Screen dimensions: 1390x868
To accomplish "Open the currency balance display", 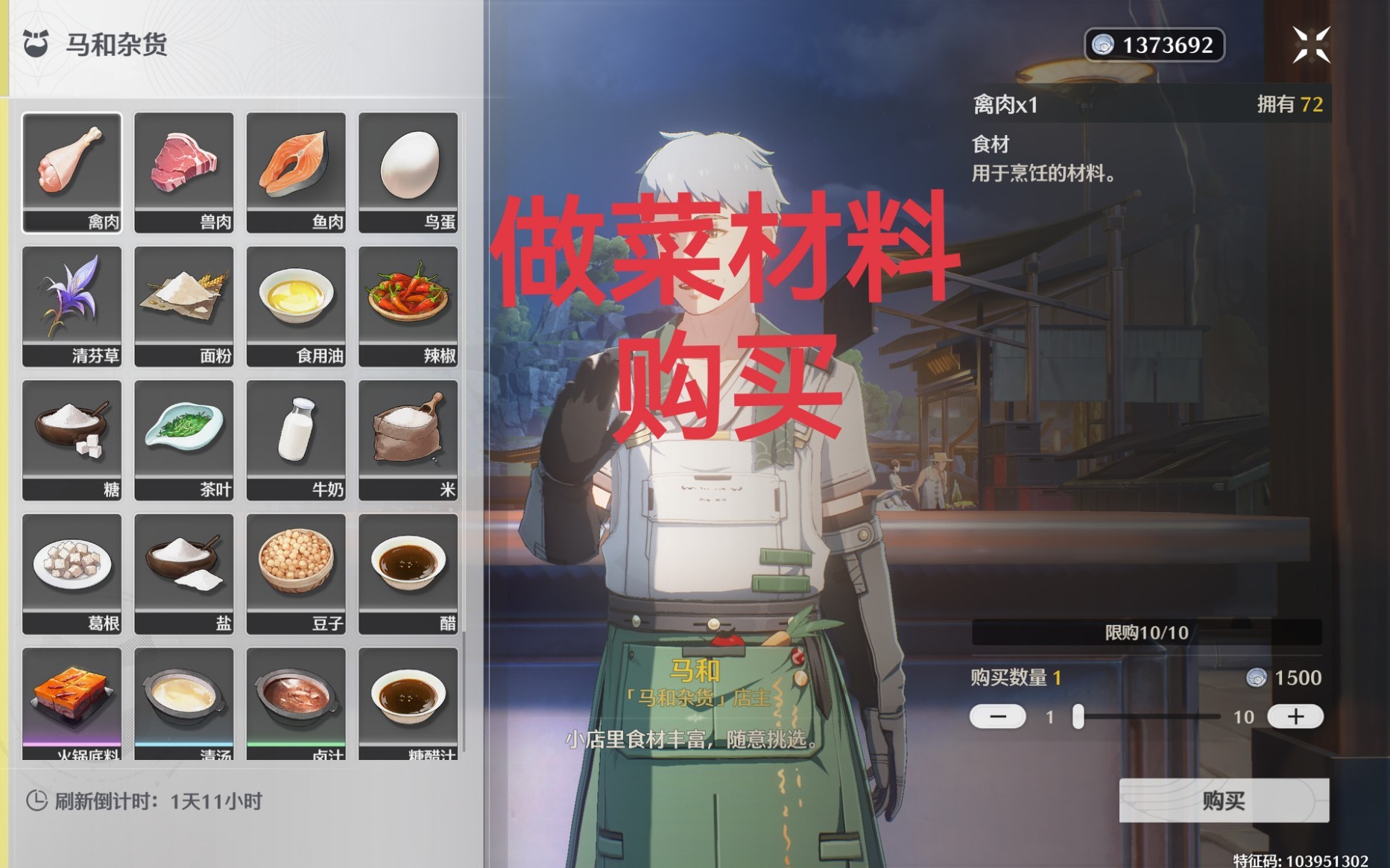I will tap(1152, 45).
